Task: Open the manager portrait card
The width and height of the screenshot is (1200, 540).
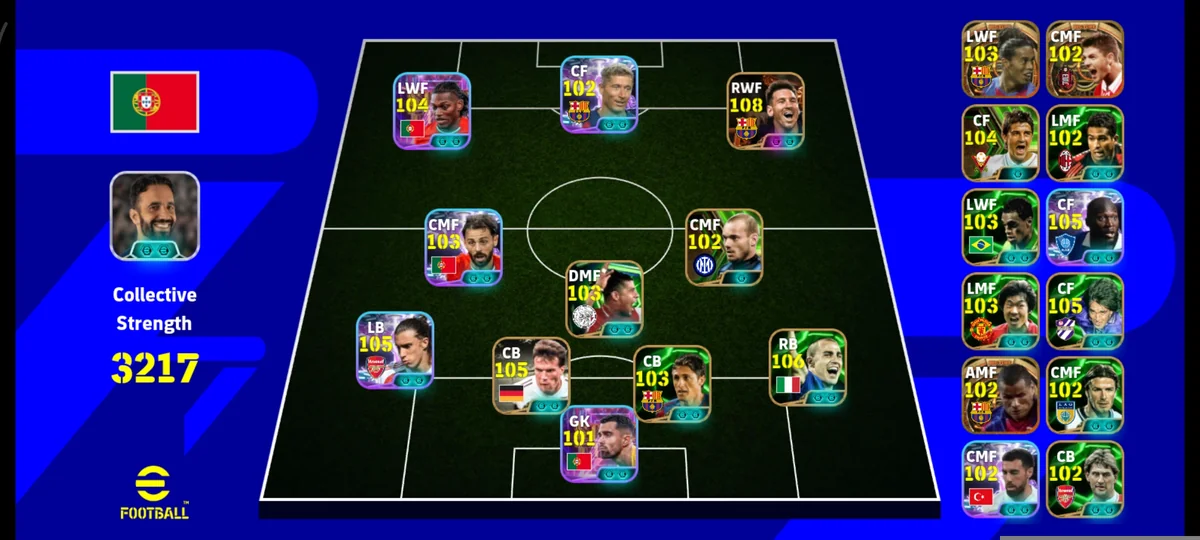Action: point(155,216)
